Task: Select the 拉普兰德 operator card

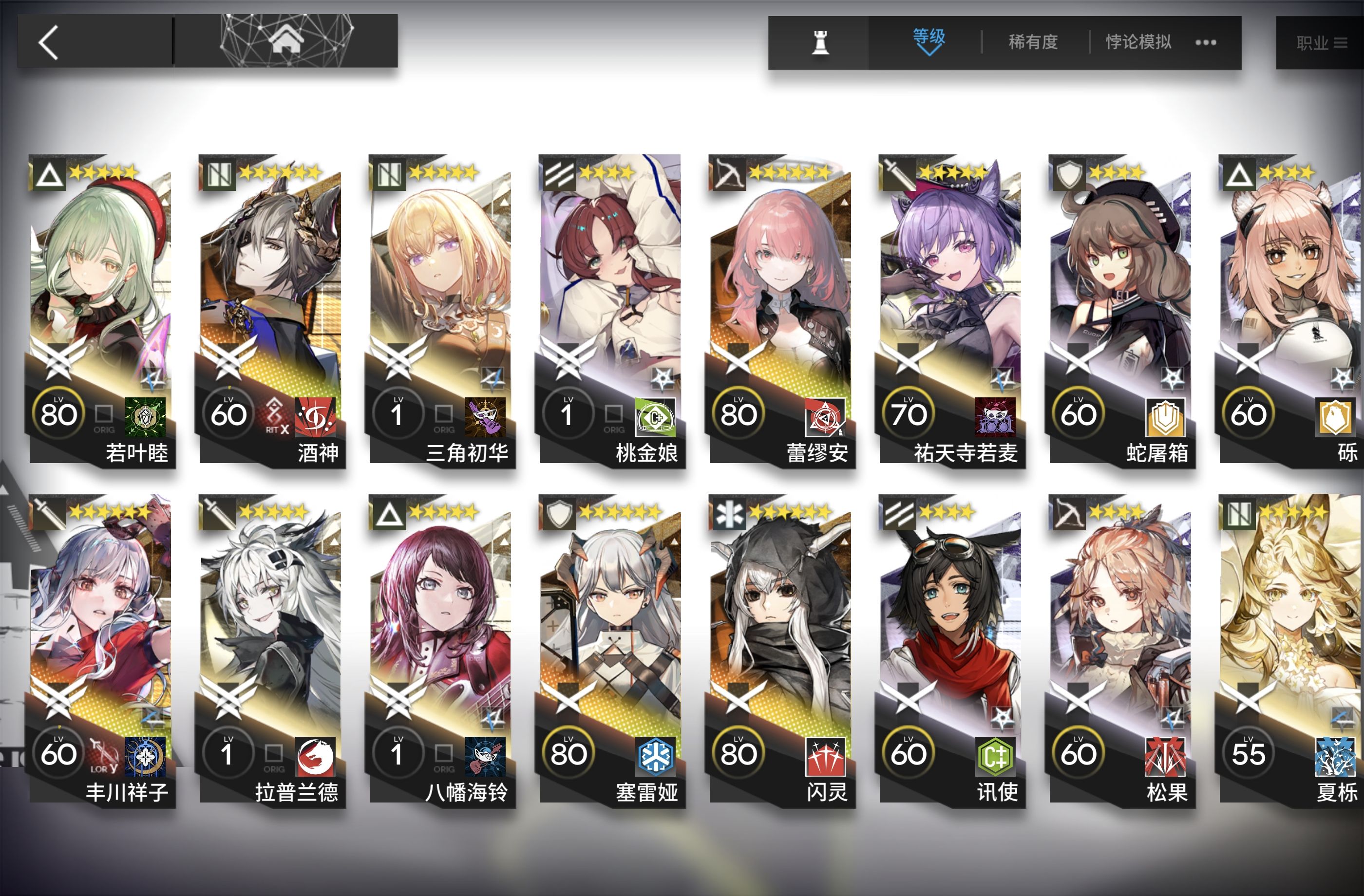Action: (271, 650)
